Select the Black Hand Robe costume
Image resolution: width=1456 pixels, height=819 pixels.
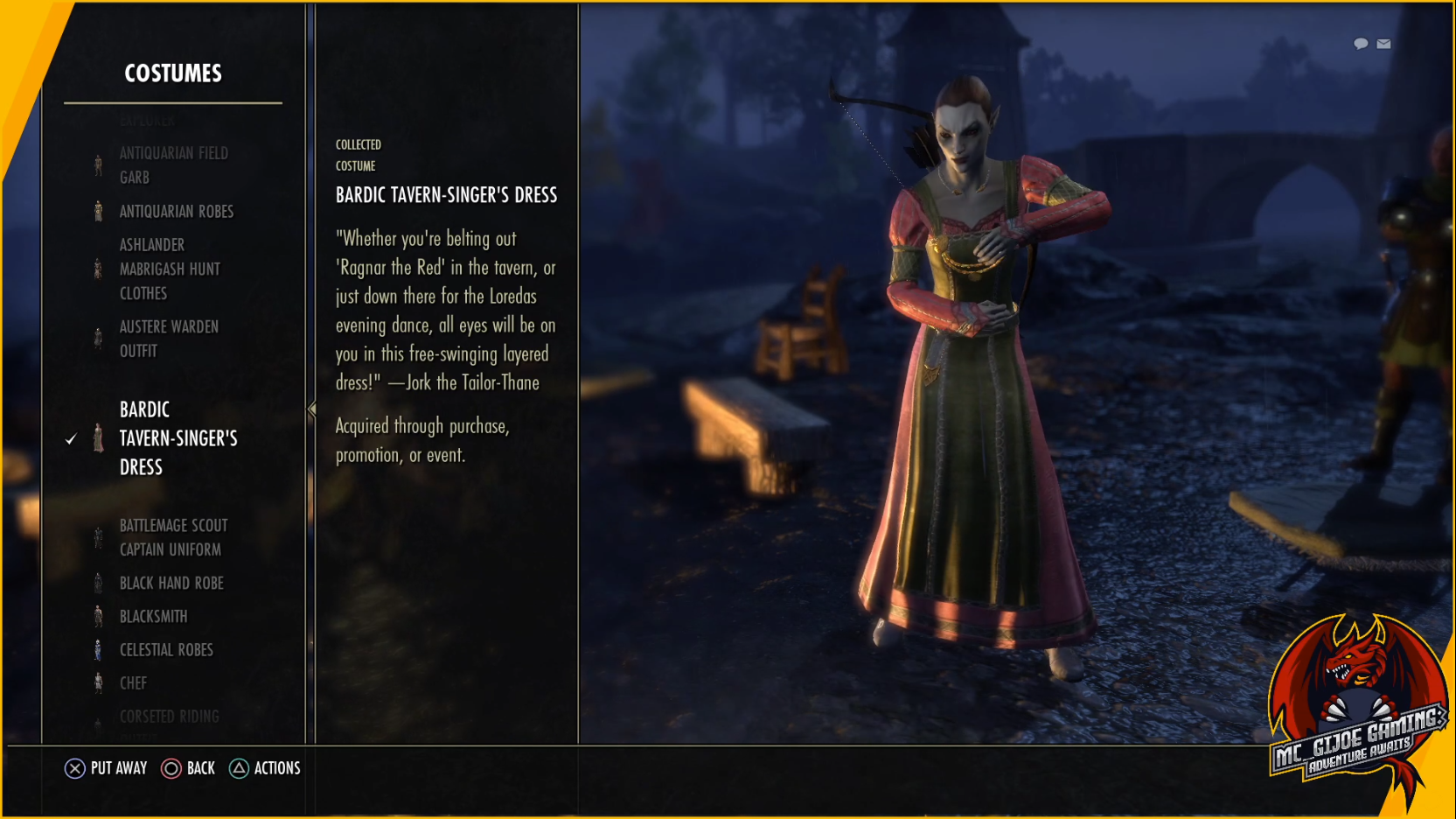tap(171, 583)
